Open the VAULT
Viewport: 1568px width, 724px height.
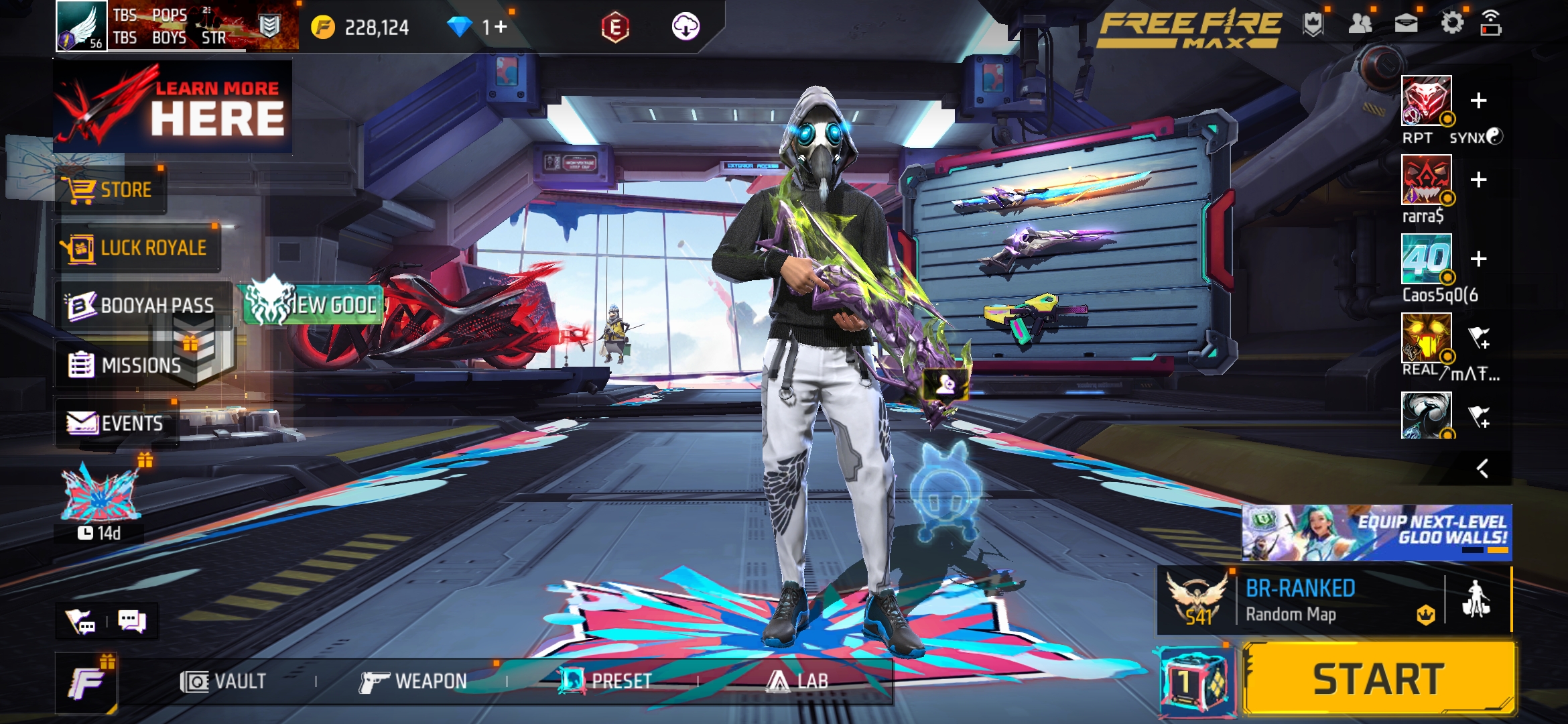[x=224, y=682]
